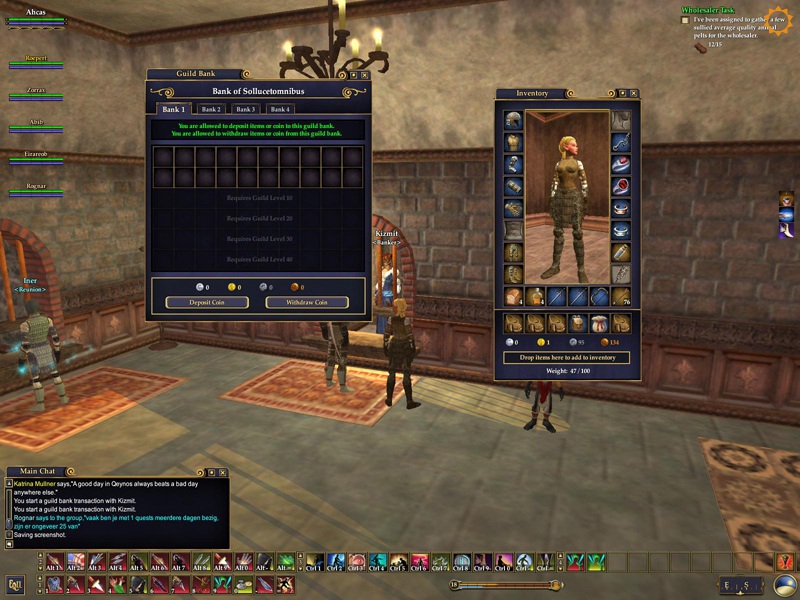The image size is (800, 600).
Task: Select the ammo slot showing 76
Action: [621, 296]
